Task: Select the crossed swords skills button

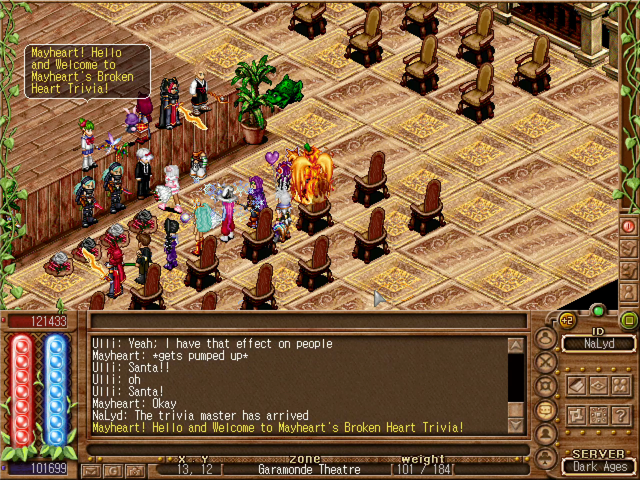Action: click(546, 363)
